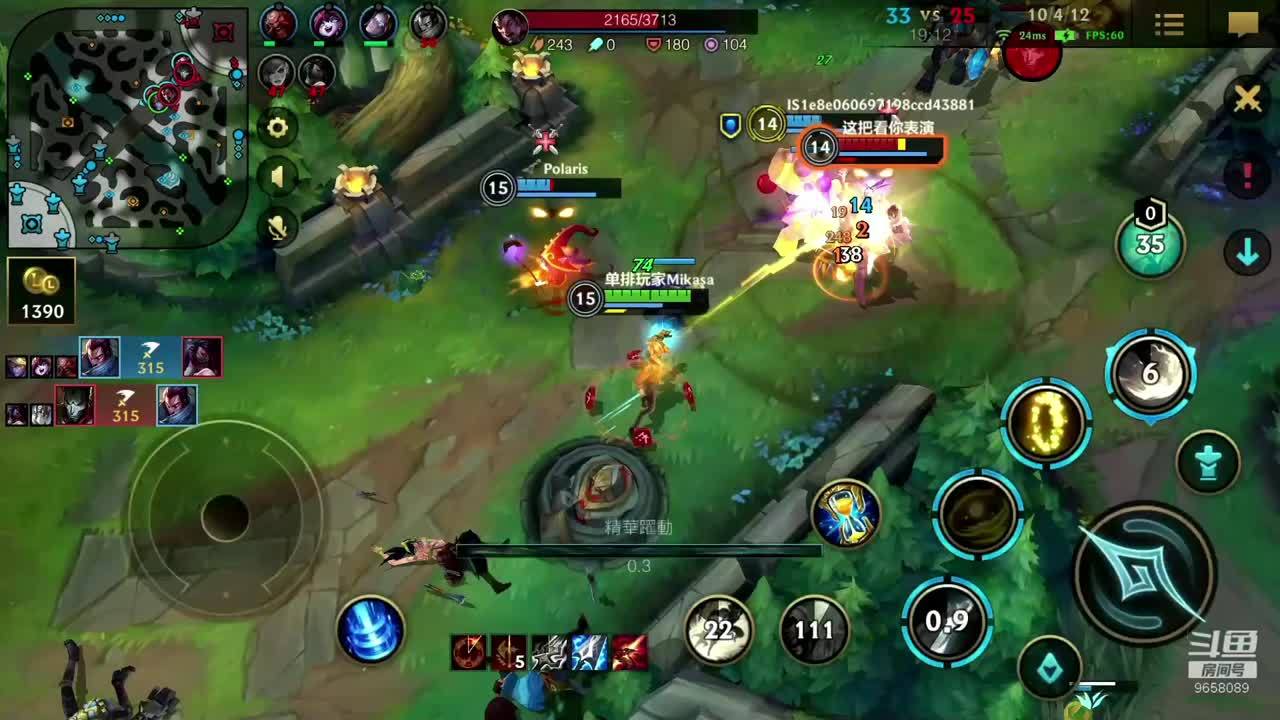Screen dimensions: 1280x720
Task: Open the minimap
Action: 127,128
